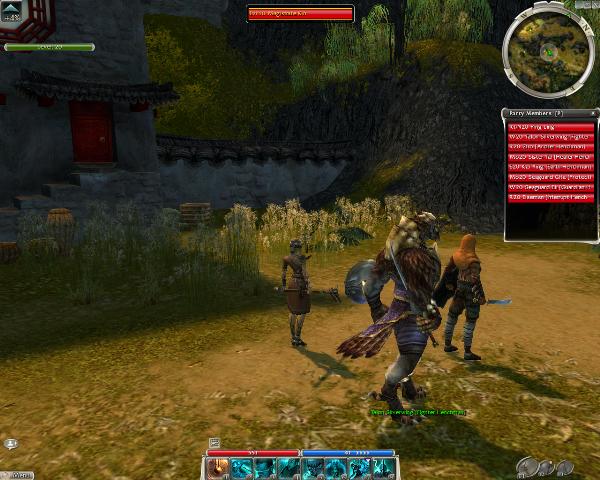Open the chat speech bubble icon

(11, 443)
